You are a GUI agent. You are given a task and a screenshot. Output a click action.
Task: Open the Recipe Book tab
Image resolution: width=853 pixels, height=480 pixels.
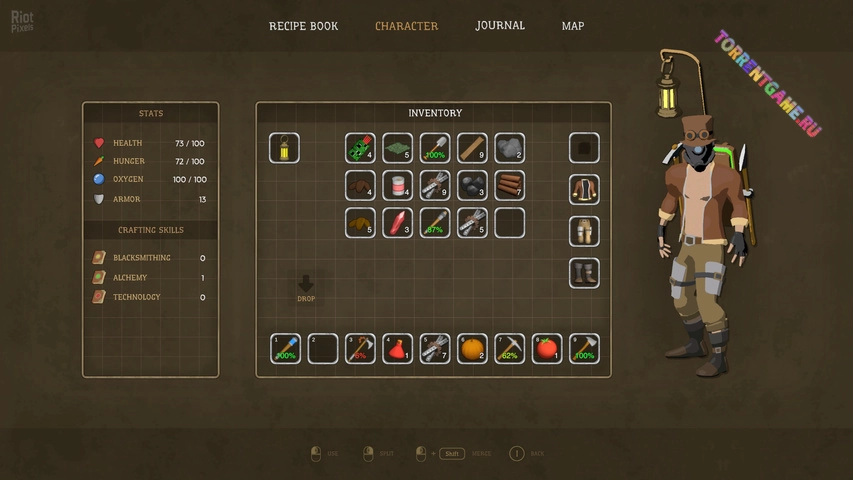(x=303, y=26)
